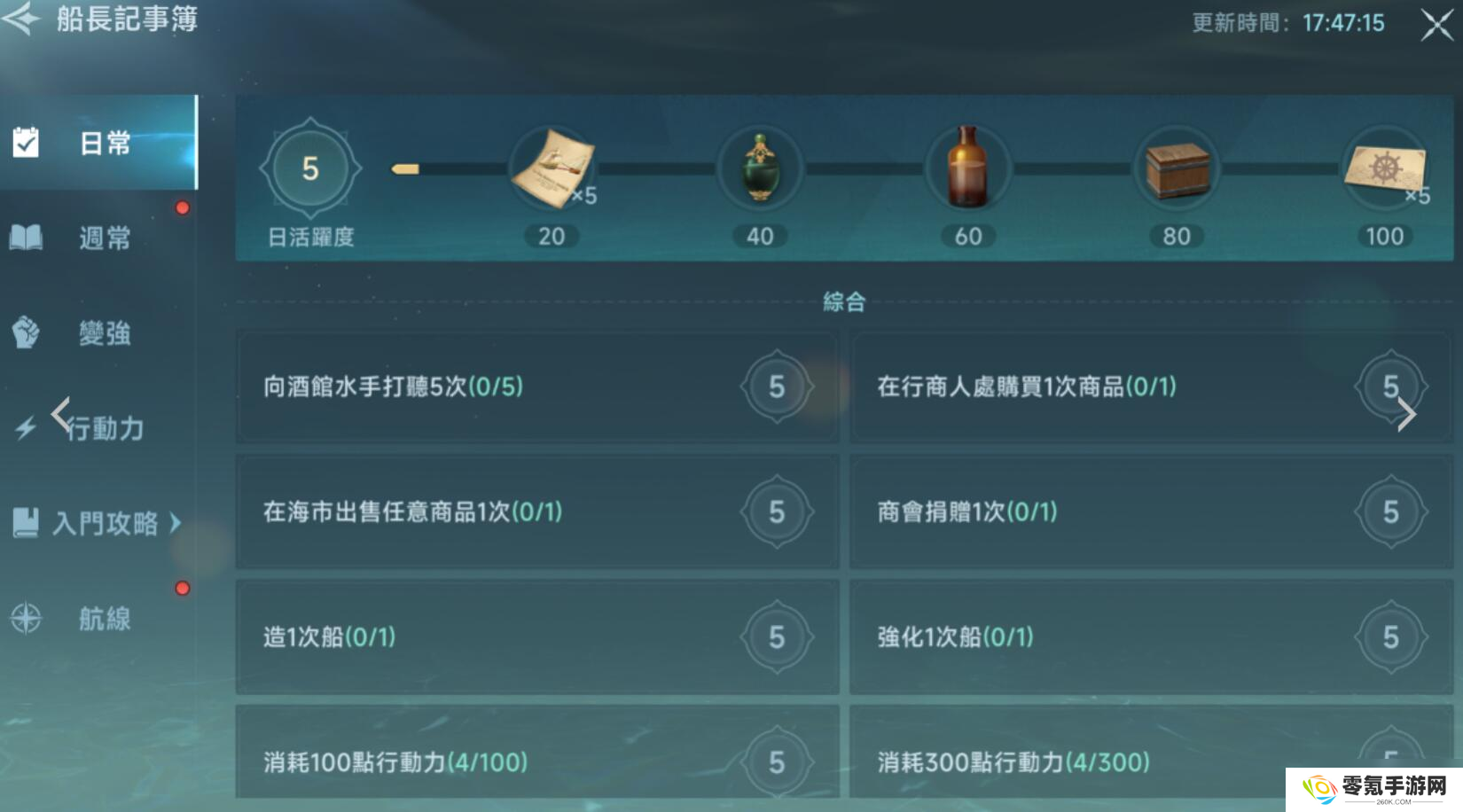Click the map reward at activity 100
Image resolution: width=1463 pixels, height=812 pixels.
point(1385,168)
